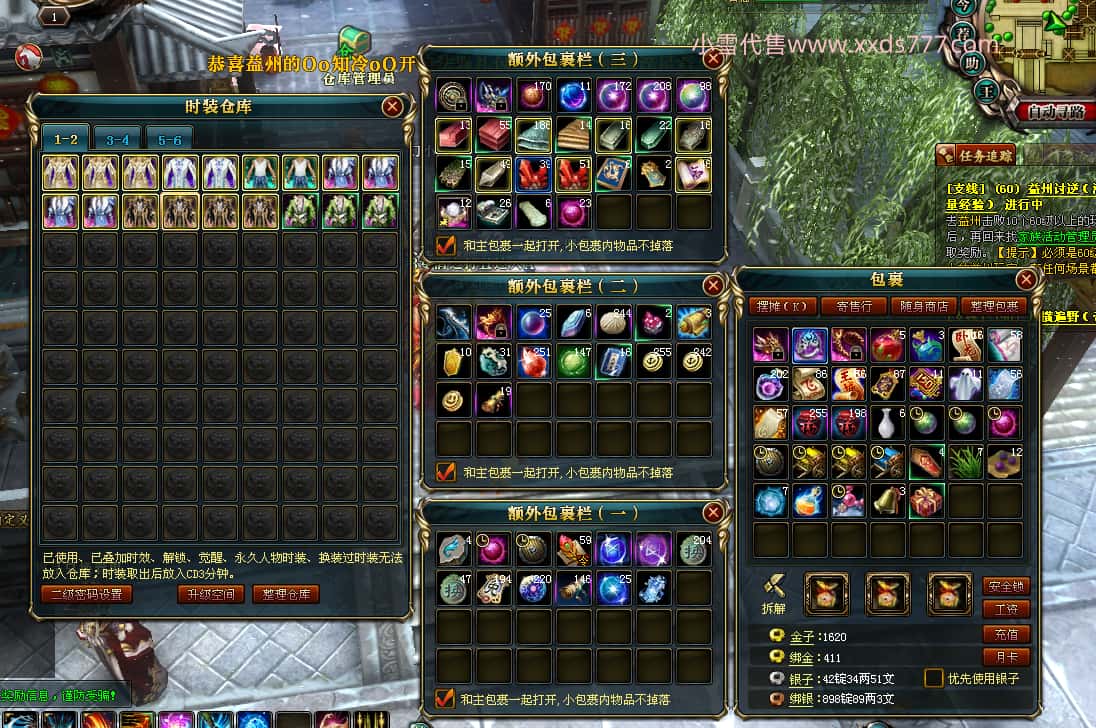Click the 升级空间 upgrade space button
The height and width of the screenshot is (728, 1096).
point(211,594)
